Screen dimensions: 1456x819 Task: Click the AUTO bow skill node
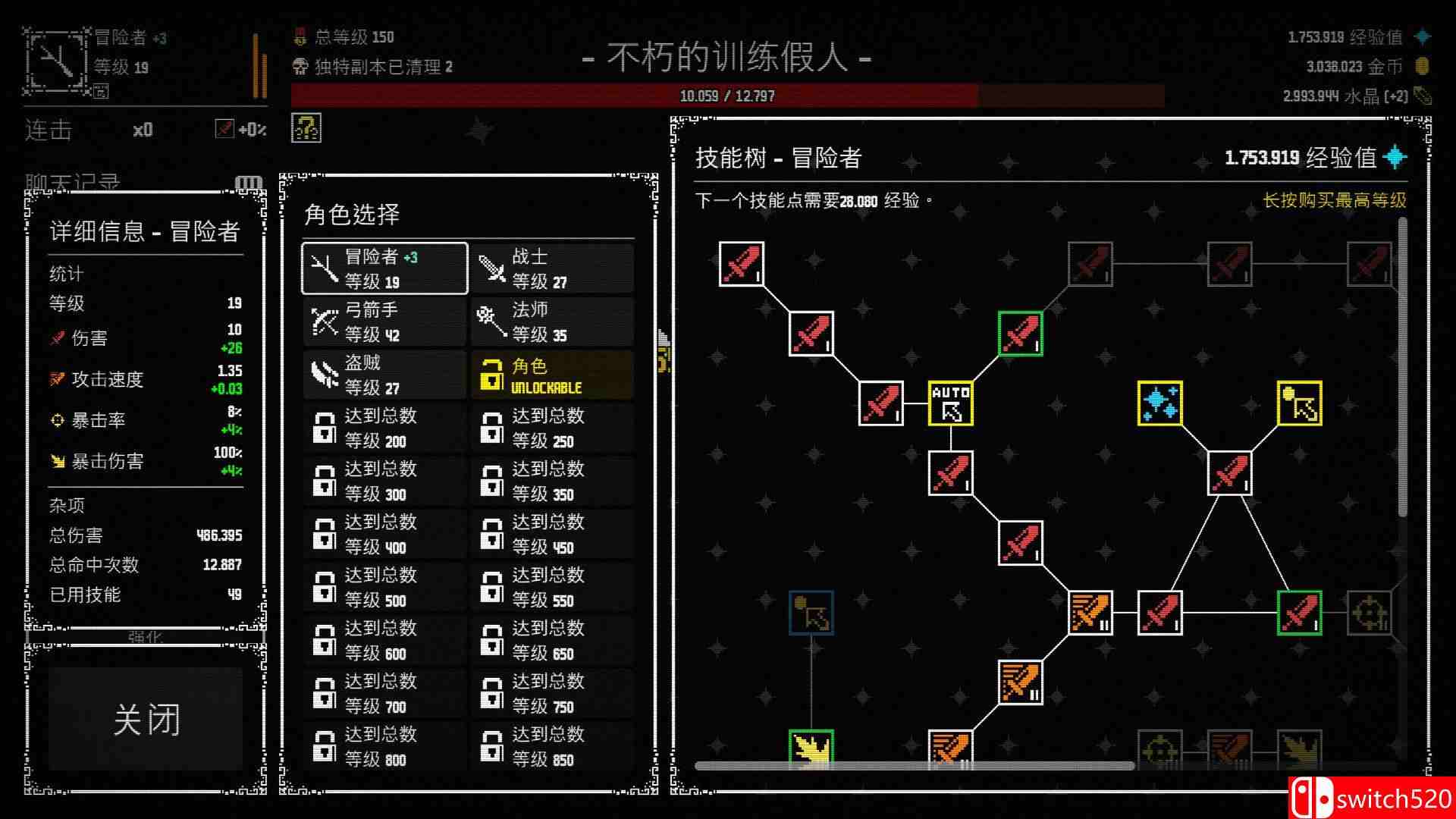coord(949,402)
